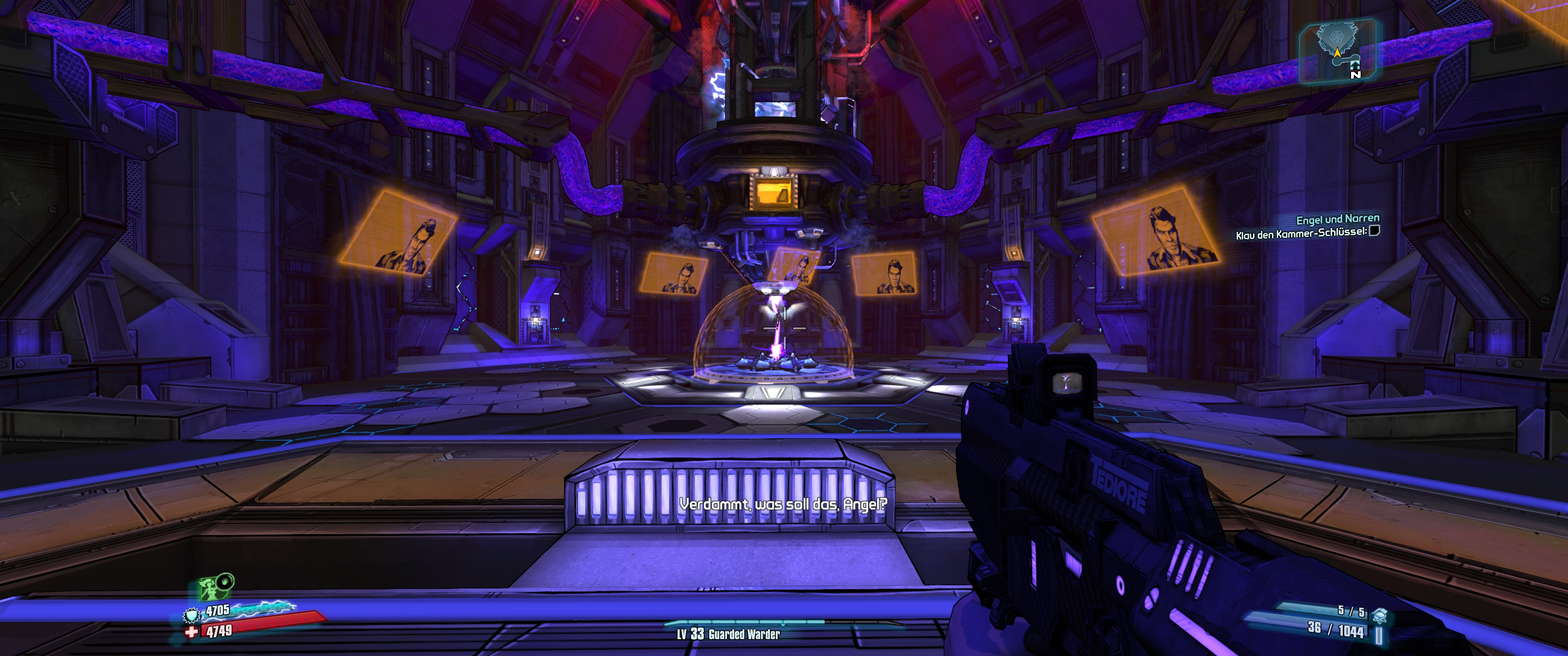The image size is (1568, 656).
Task: Tick the Kammer-Schlüssel objective checkbox
Action: tap(1374, 231)
